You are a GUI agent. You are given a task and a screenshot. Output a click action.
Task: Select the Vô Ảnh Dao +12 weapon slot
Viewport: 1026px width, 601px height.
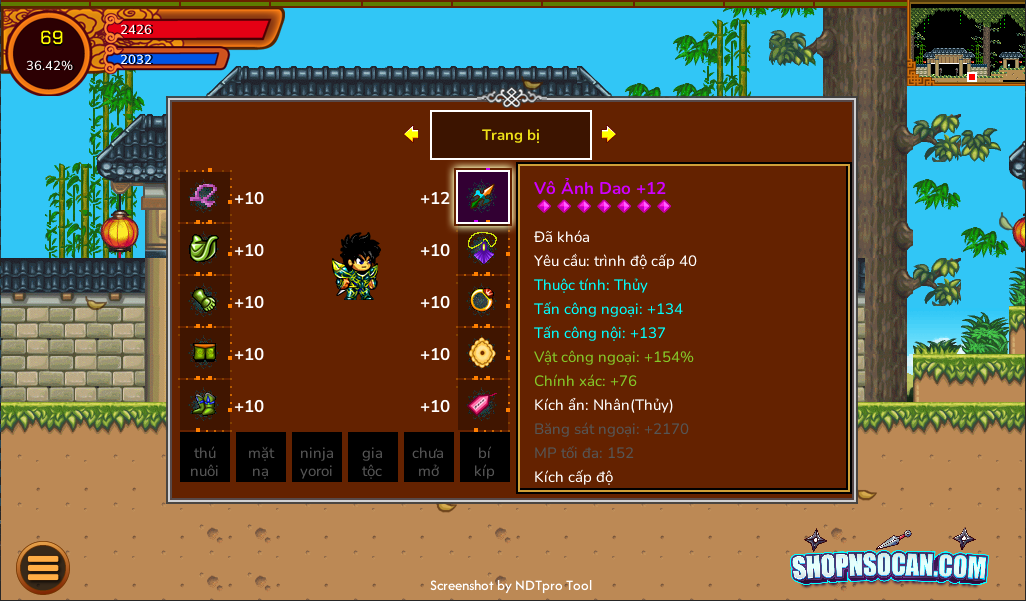(483, 197)
